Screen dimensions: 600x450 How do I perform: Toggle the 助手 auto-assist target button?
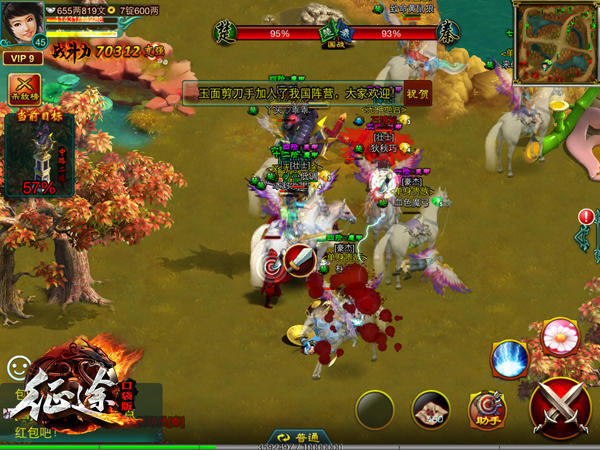click(487, 410)
